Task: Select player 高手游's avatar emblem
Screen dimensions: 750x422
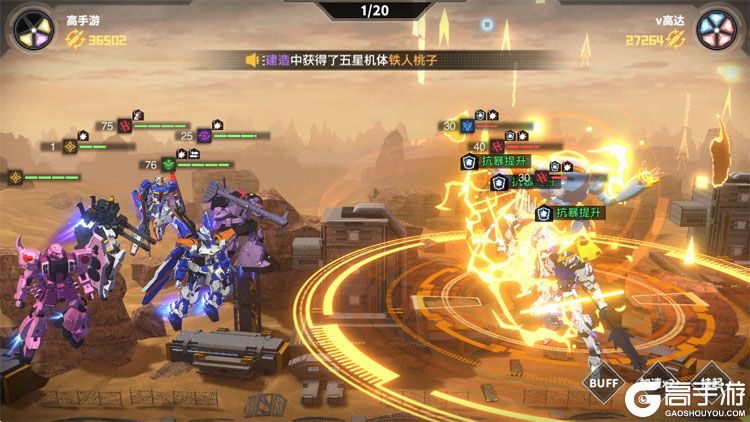Action: (x=32, y=28)
